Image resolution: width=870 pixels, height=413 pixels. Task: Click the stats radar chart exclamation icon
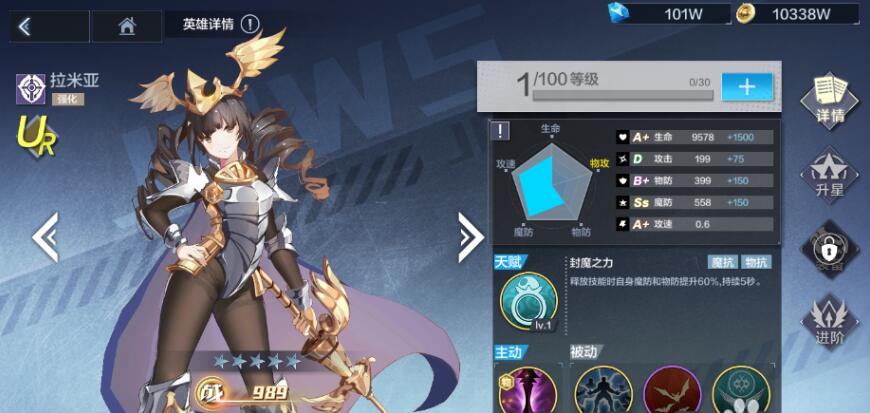click(x=501, y=130)
